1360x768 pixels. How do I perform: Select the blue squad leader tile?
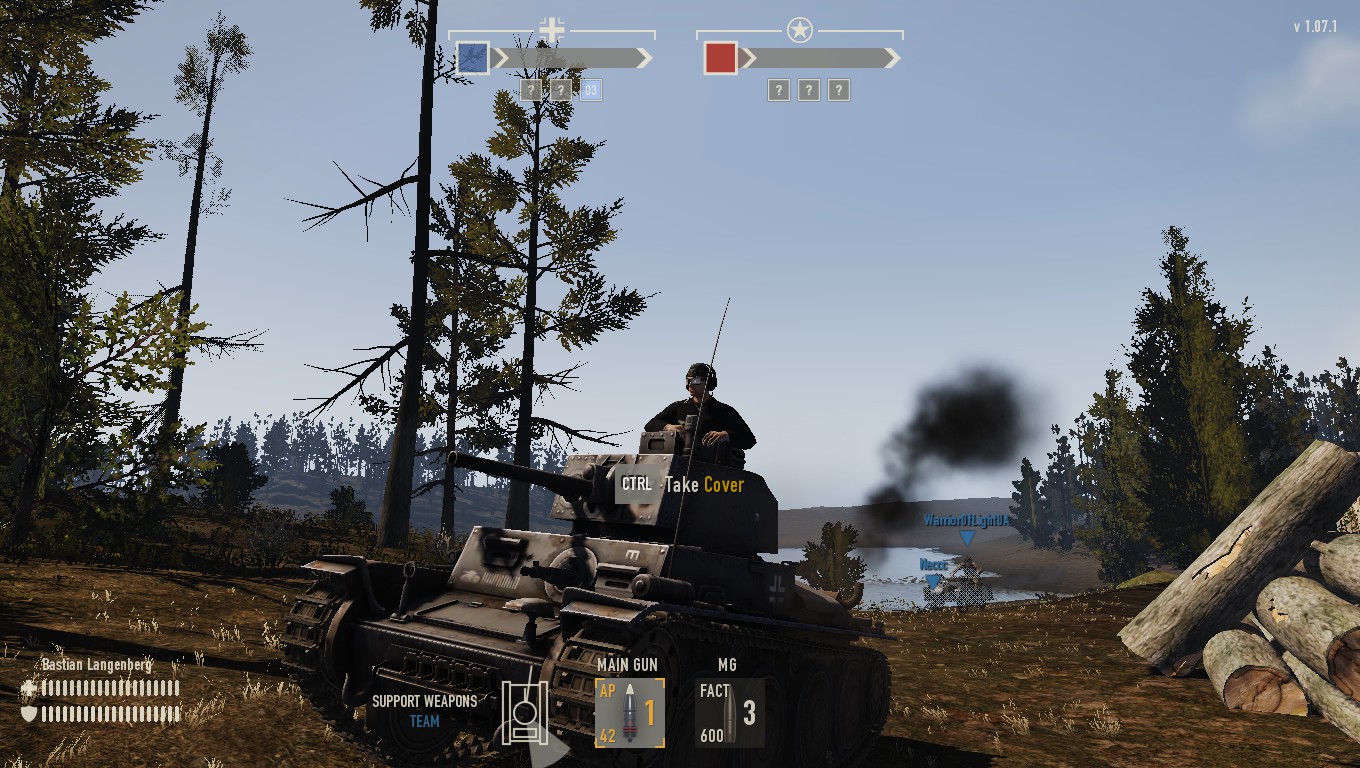pyautogui.click(x=471, y=57)
